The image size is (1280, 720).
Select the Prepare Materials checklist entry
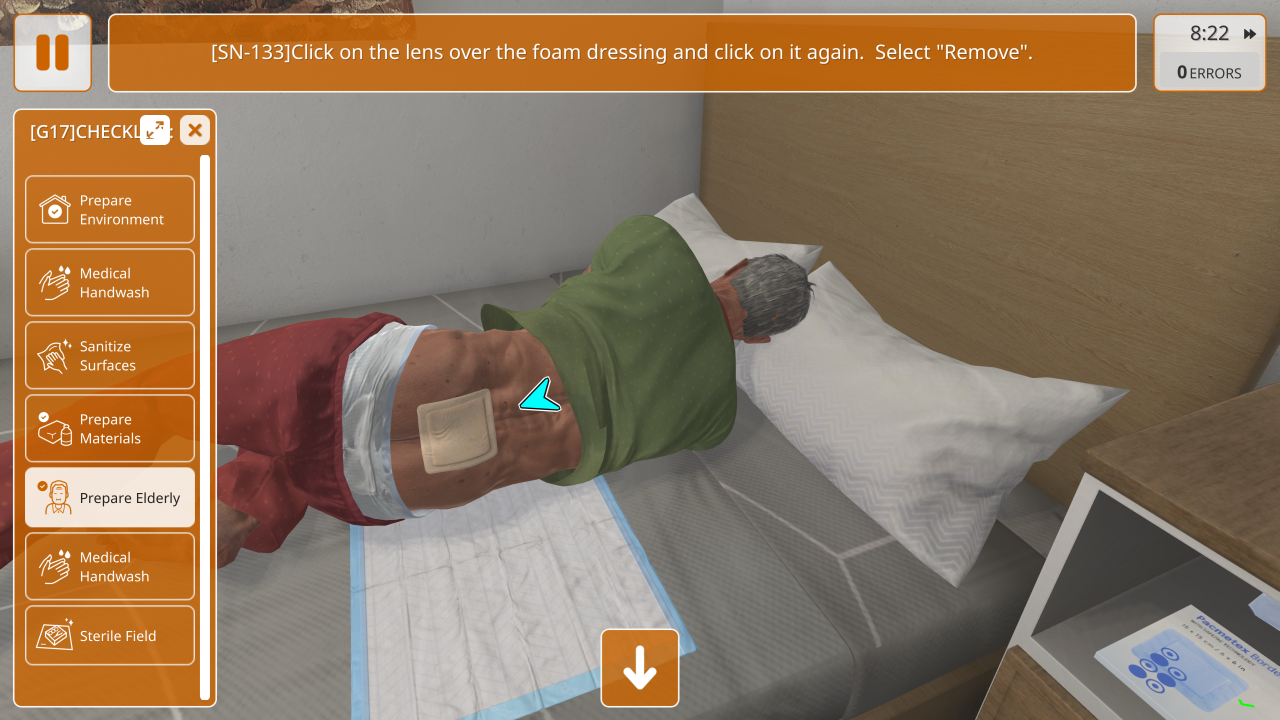[110, 428]
